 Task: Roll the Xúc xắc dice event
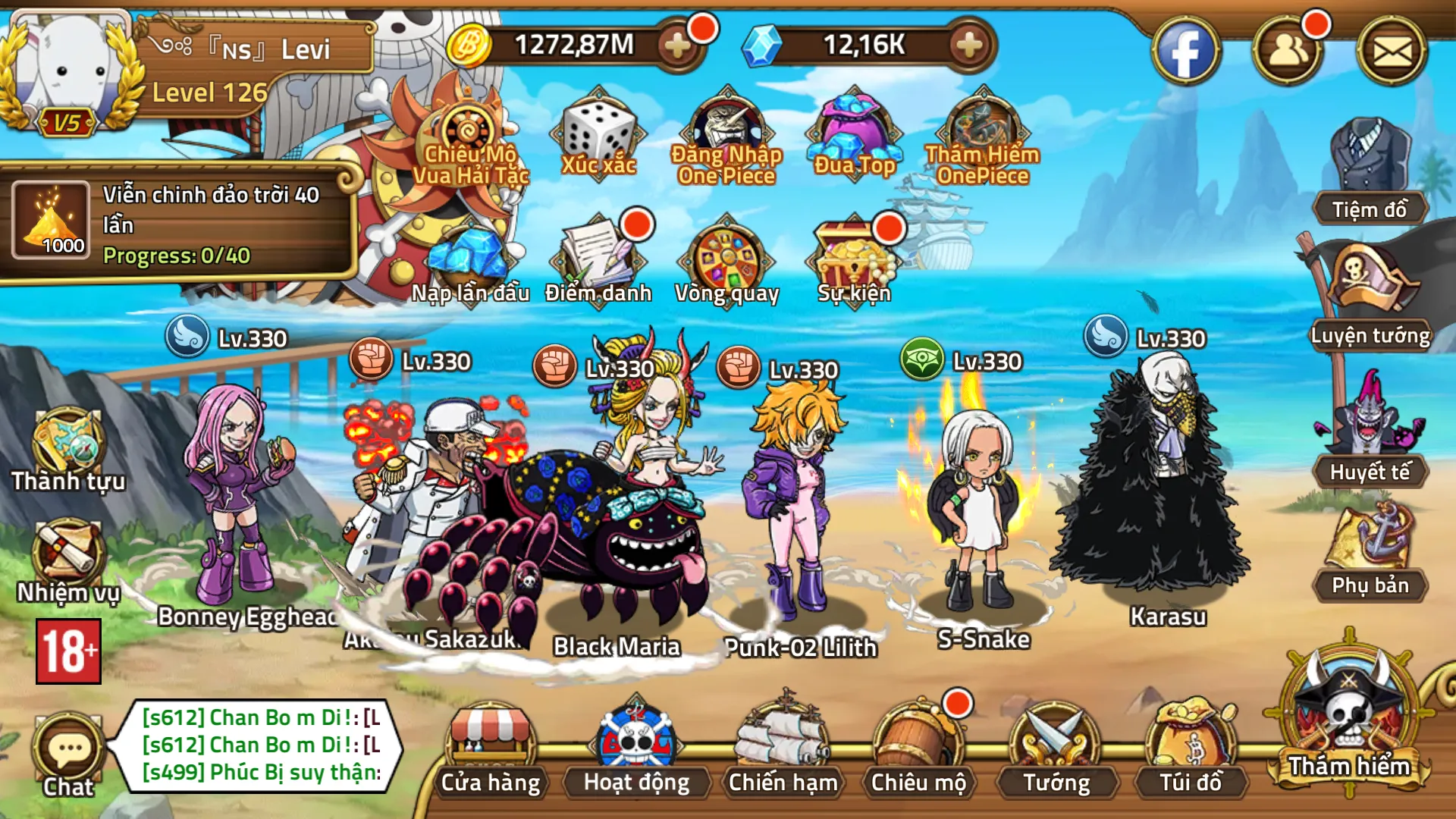pyautogui.click(x=598, y=136)
